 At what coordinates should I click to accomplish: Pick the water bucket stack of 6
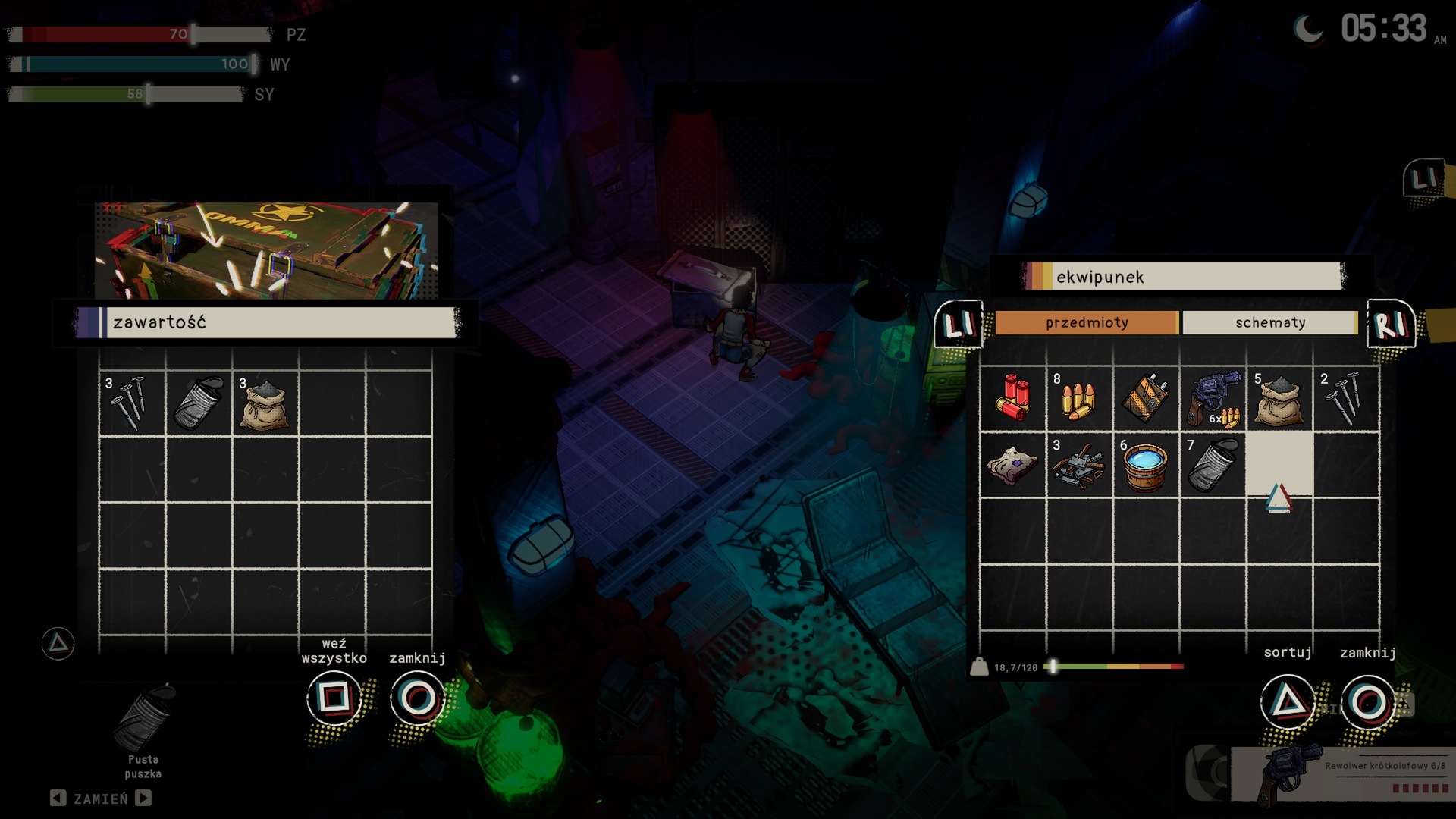1145,465
